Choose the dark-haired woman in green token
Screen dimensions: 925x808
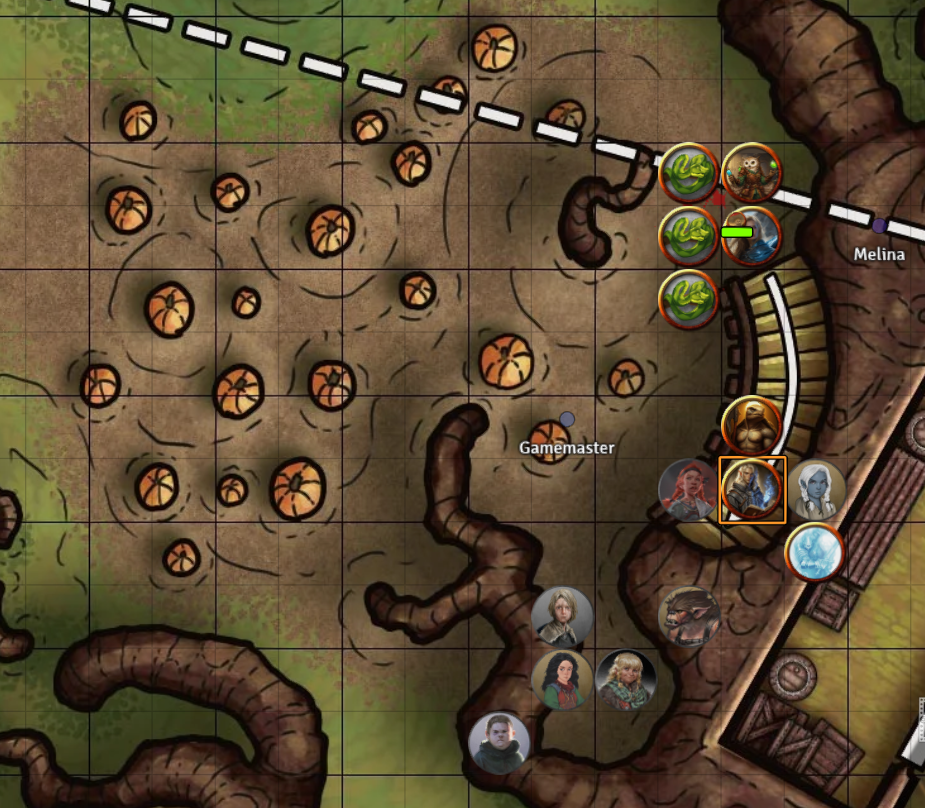(x=562, y=679)
